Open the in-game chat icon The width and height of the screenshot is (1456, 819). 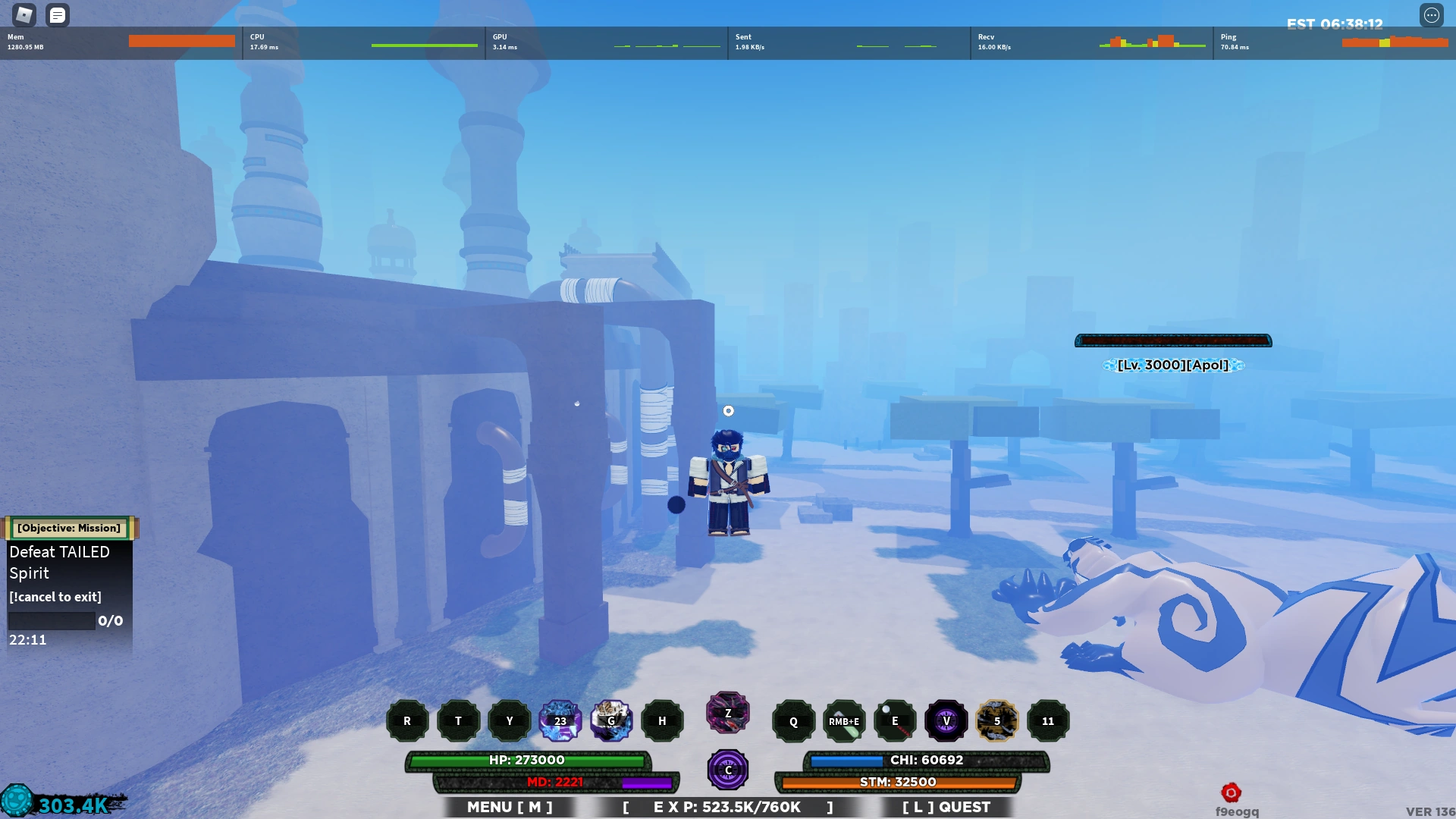tap(58, 14)
